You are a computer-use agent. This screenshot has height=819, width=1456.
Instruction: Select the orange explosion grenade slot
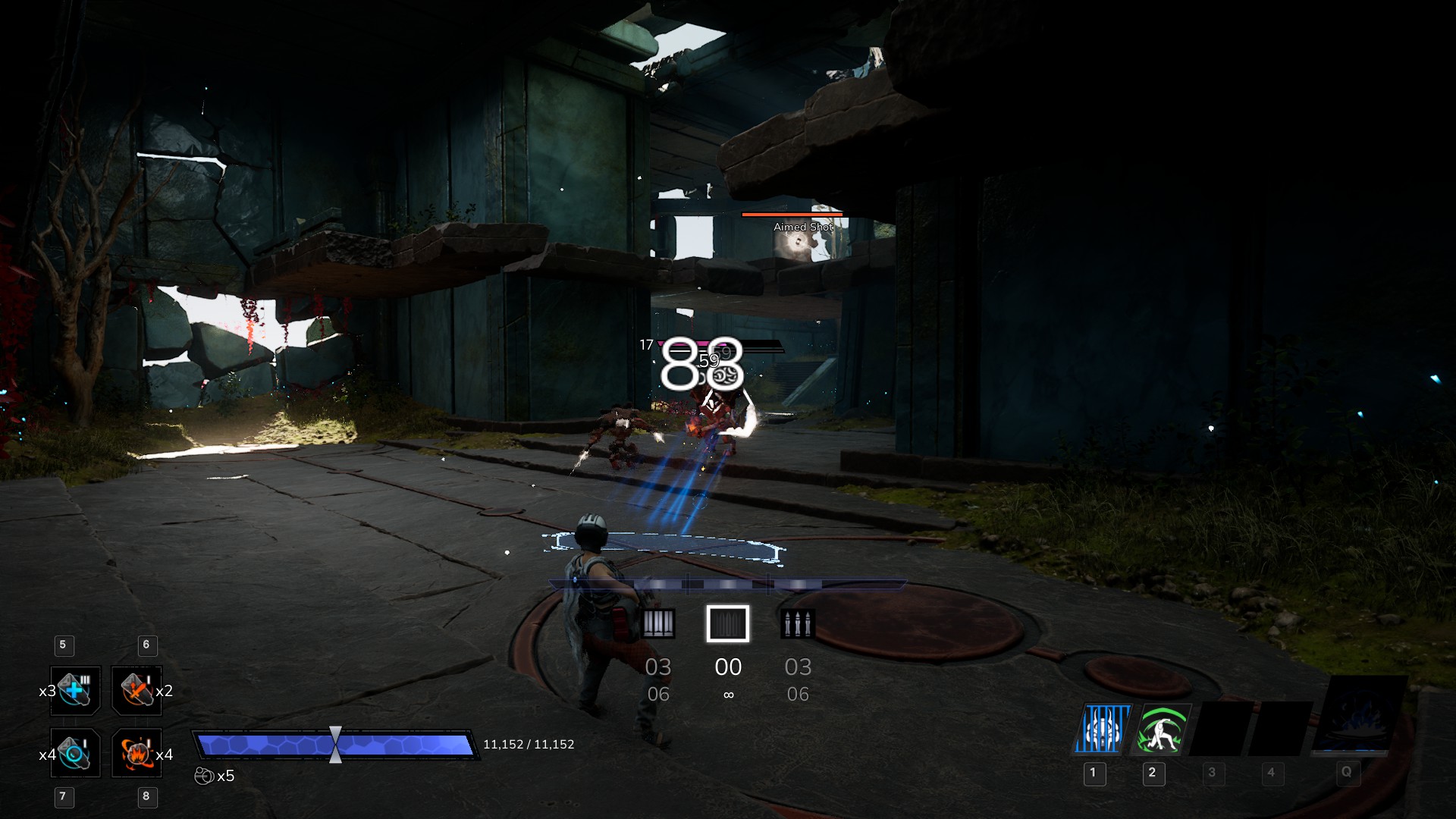click(x=136, y=752)
